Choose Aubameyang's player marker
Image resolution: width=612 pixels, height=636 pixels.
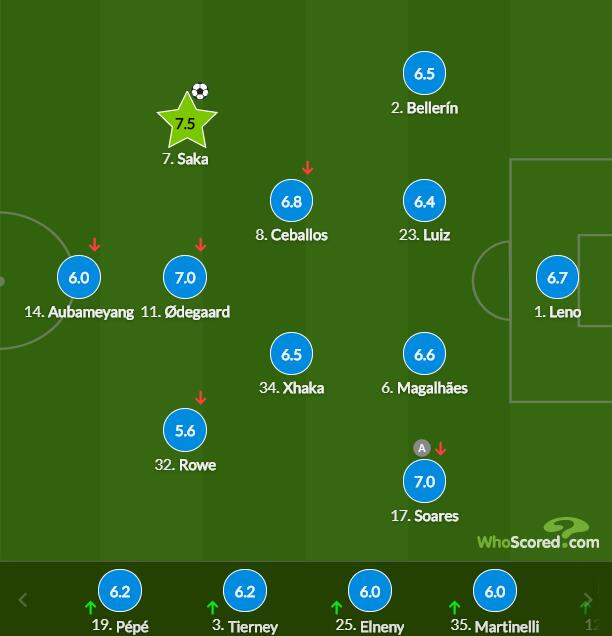[79, 278]
